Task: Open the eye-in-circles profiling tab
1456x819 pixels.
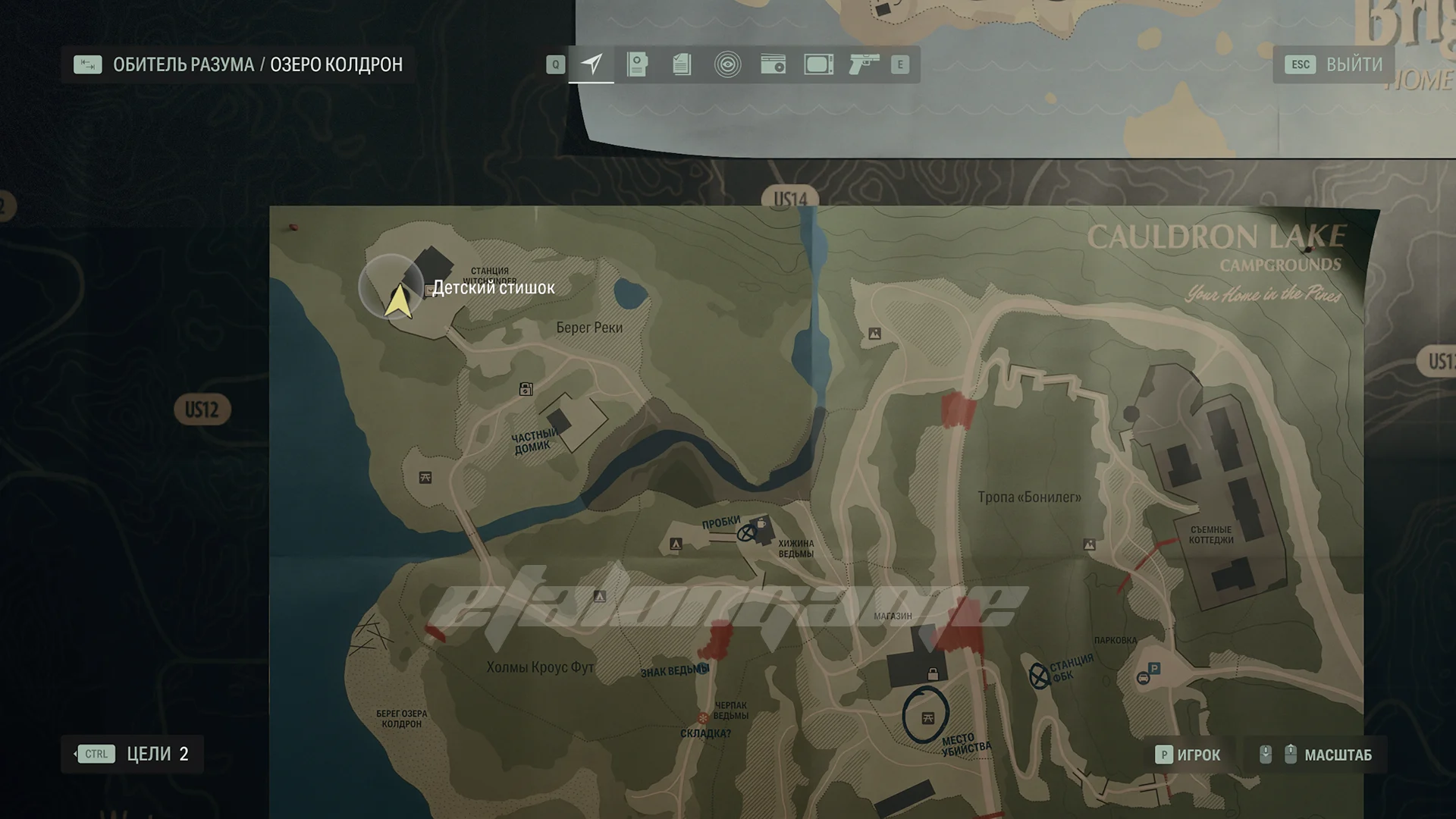Action: (x=727, y=64)
